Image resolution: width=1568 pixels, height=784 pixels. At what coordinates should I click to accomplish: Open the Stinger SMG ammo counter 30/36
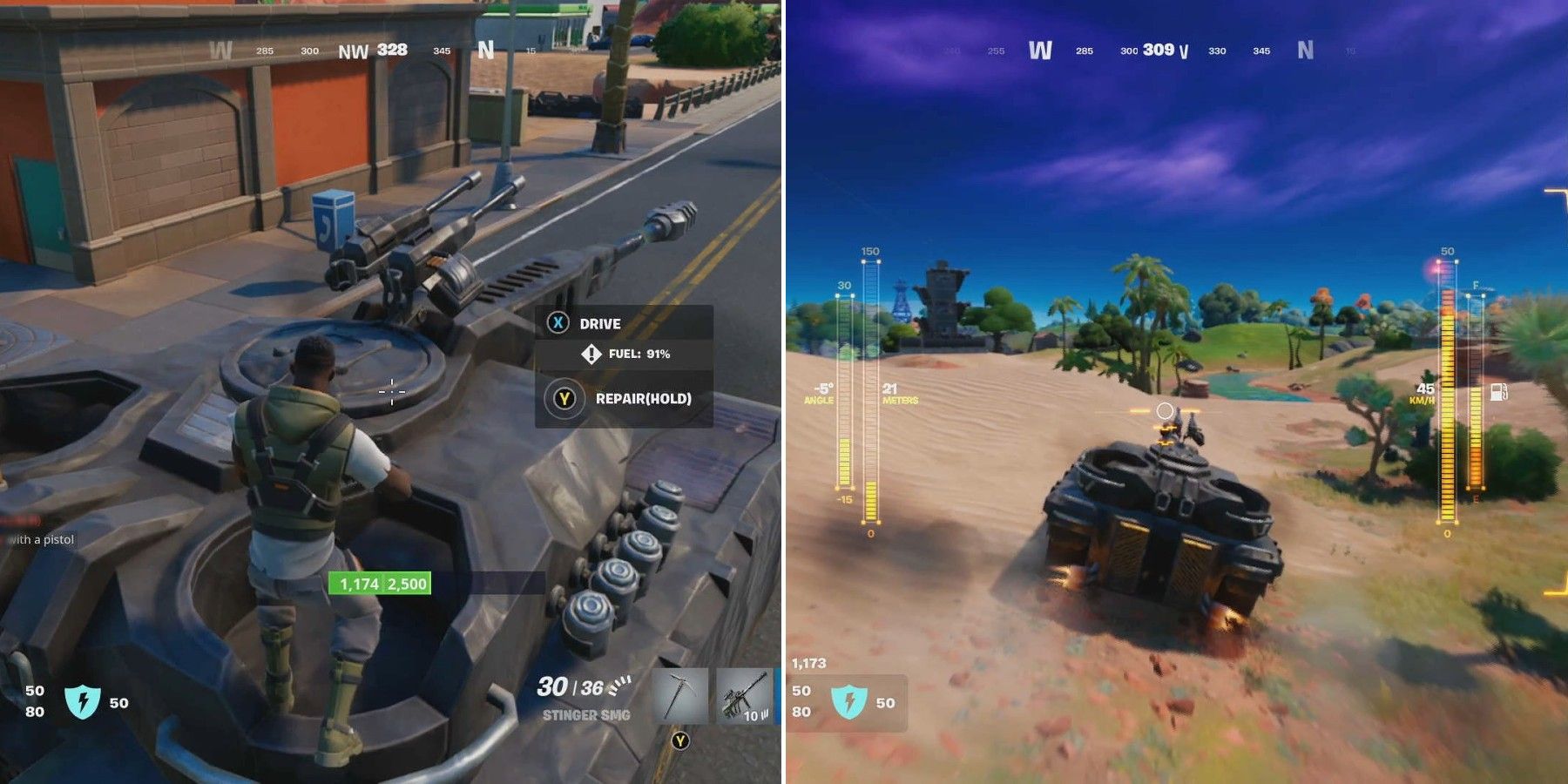571,687
